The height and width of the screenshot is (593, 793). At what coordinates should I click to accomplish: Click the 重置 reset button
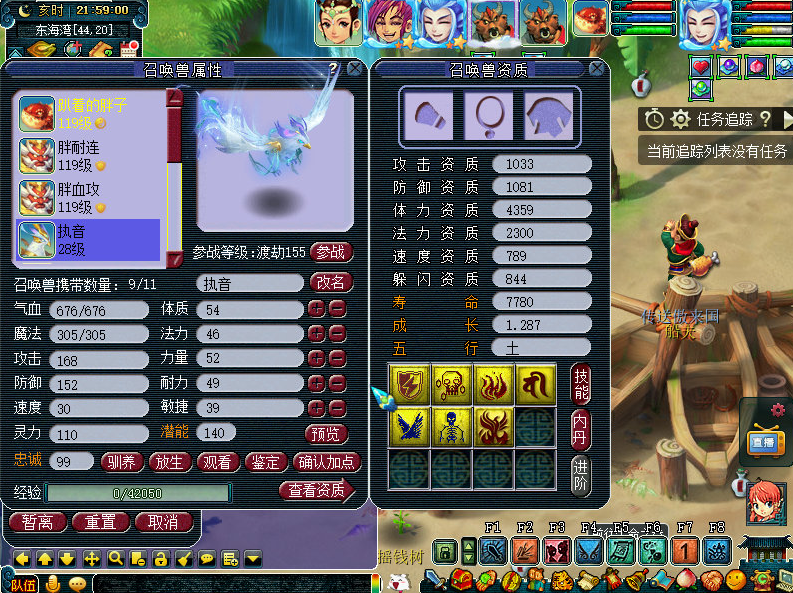(x=100, y=522)
